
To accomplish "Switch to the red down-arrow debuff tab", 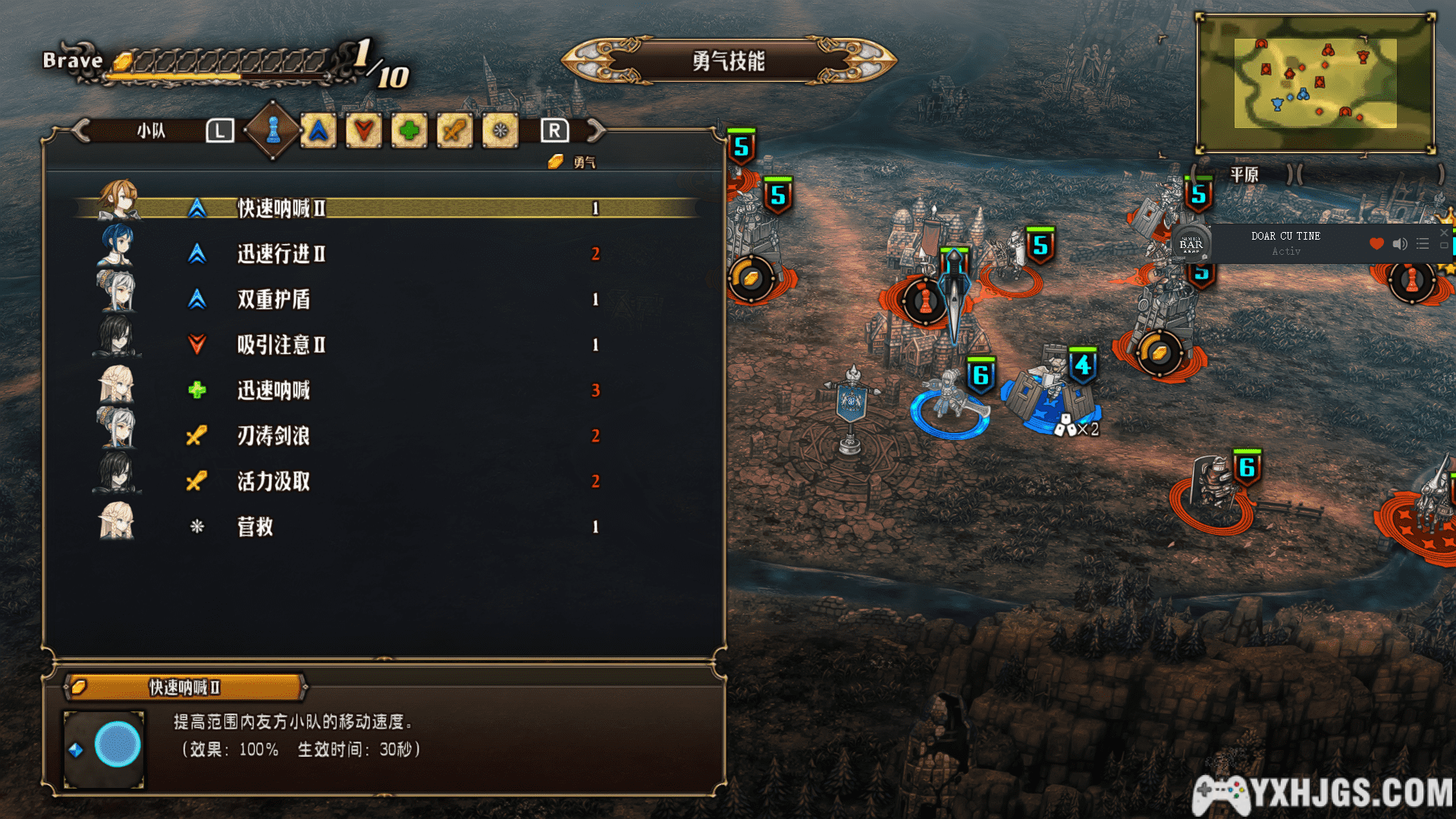I will pos(364,131).
